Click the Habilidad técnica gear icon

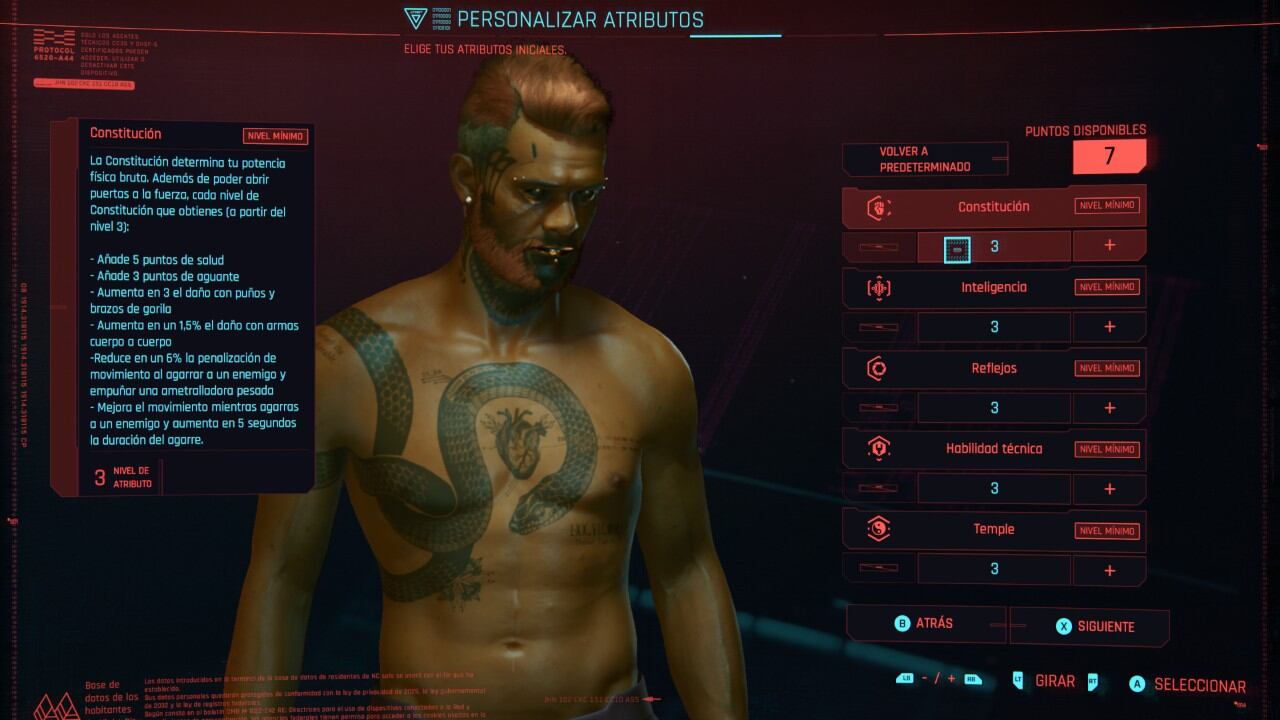click(x=878, y=449)
